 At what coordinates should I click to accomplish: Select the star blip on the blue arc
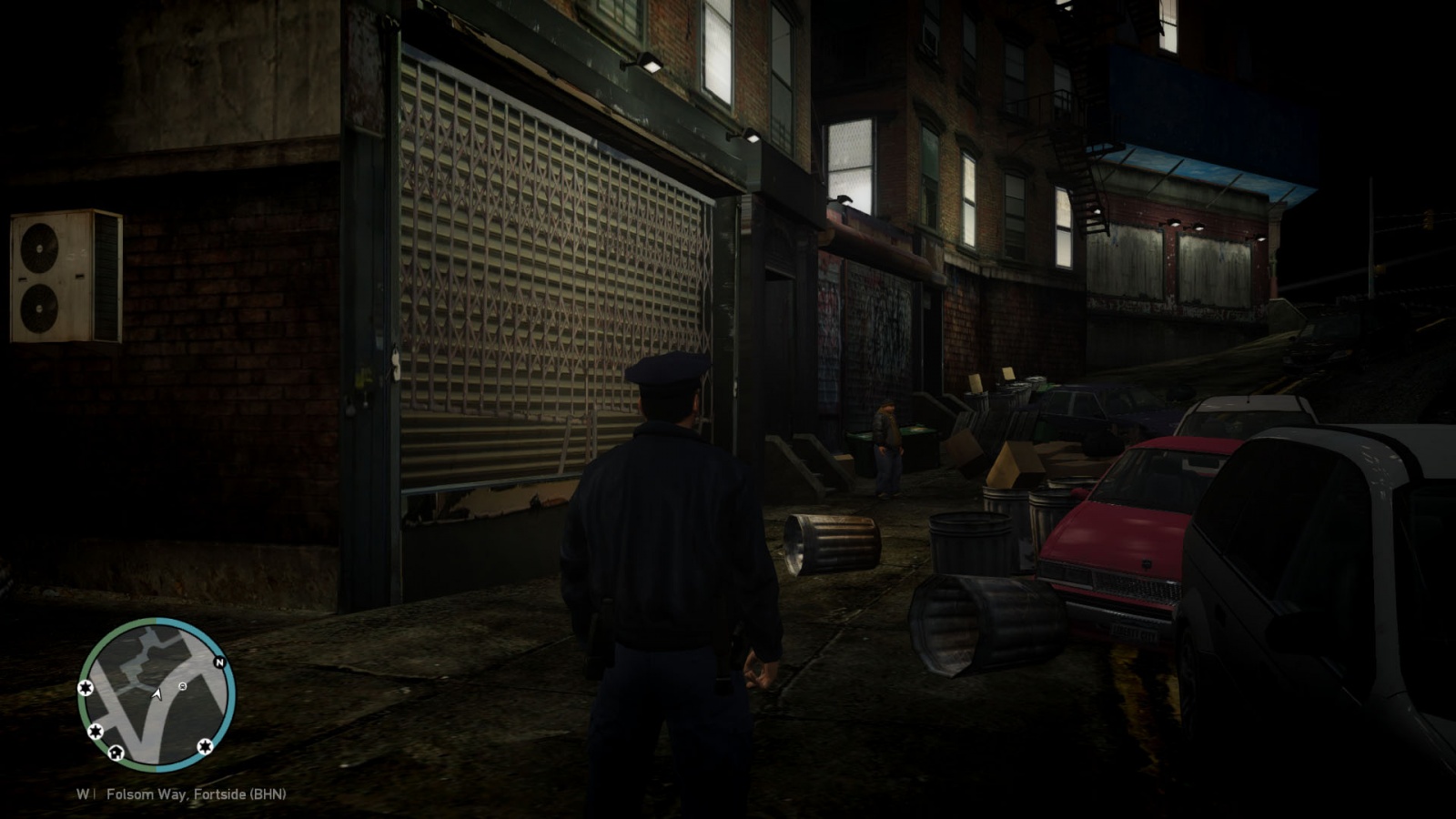click(x=205, y=747)
